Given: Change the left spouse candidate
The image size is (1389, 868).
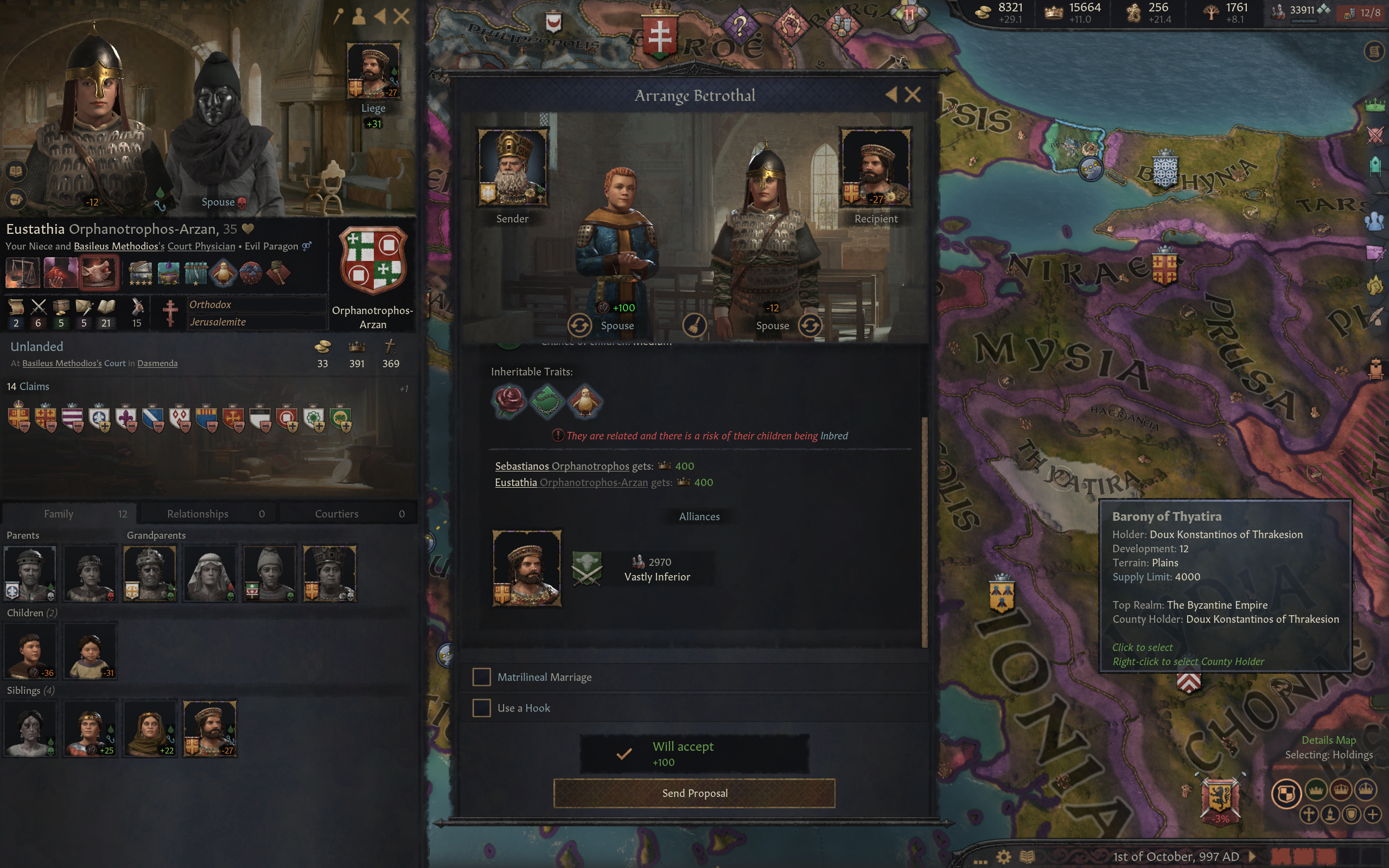Looking at the screenshot, I should point(579,325).
